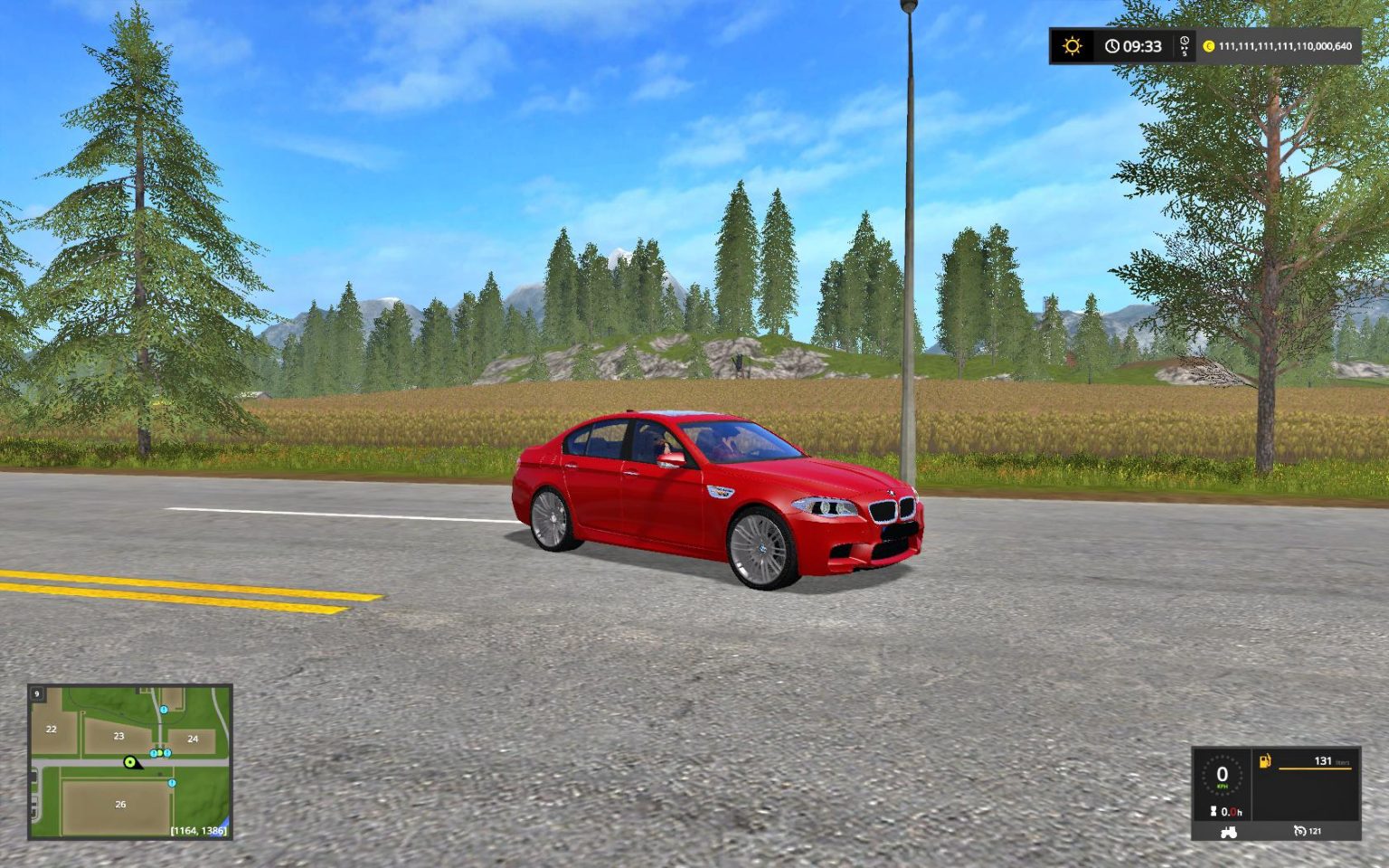Click the white tractor icon under the speedometer
The width and height of the screenshot is (1389, 868).
click(1228, 834)
